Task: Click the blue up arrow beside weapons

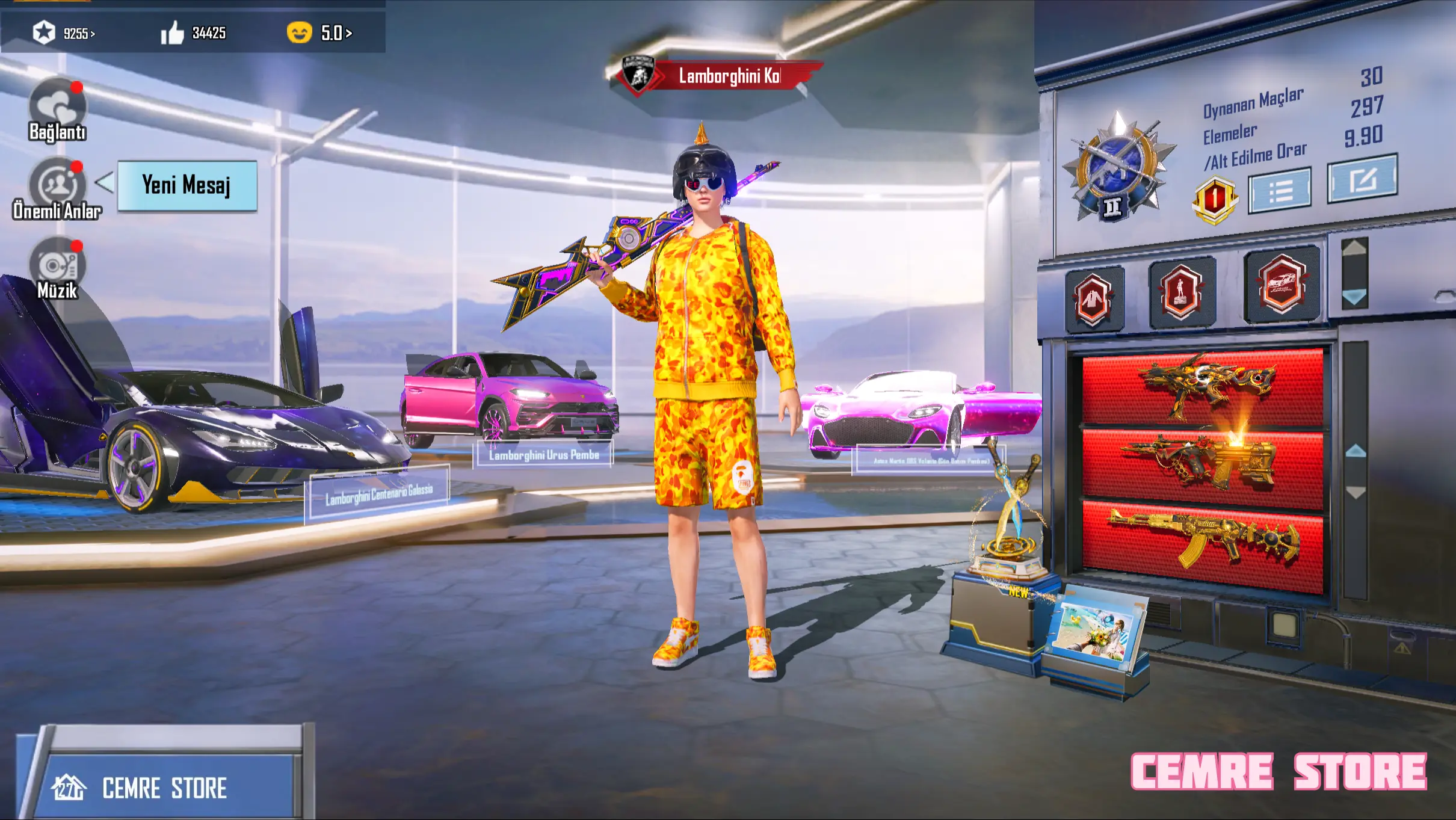Action: tap(1356, 451)
